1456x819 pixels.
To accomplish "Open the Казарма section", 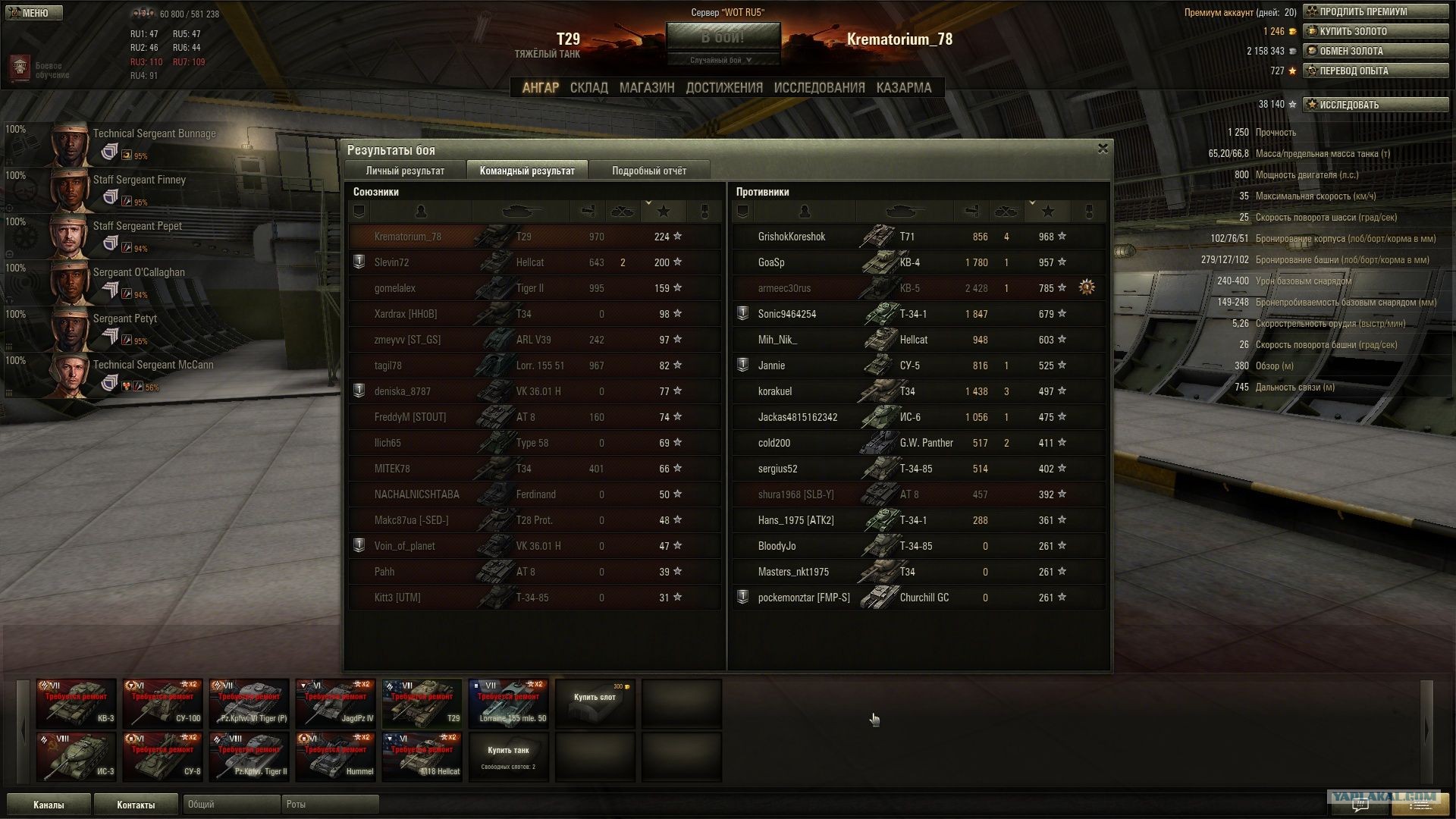I will (903, 88).
